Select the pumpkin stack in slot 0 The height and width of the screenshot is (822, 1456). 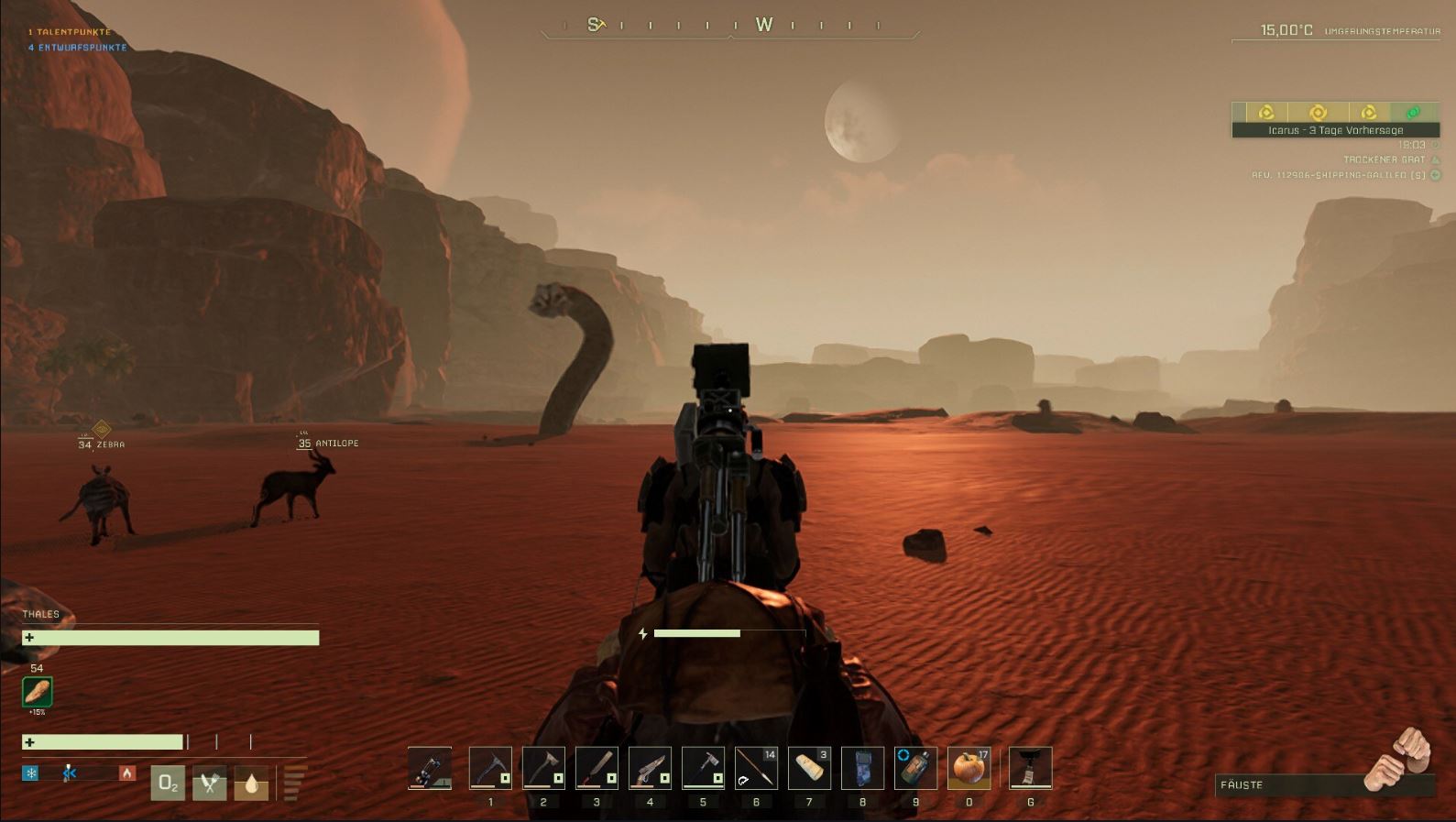[969, 768]
